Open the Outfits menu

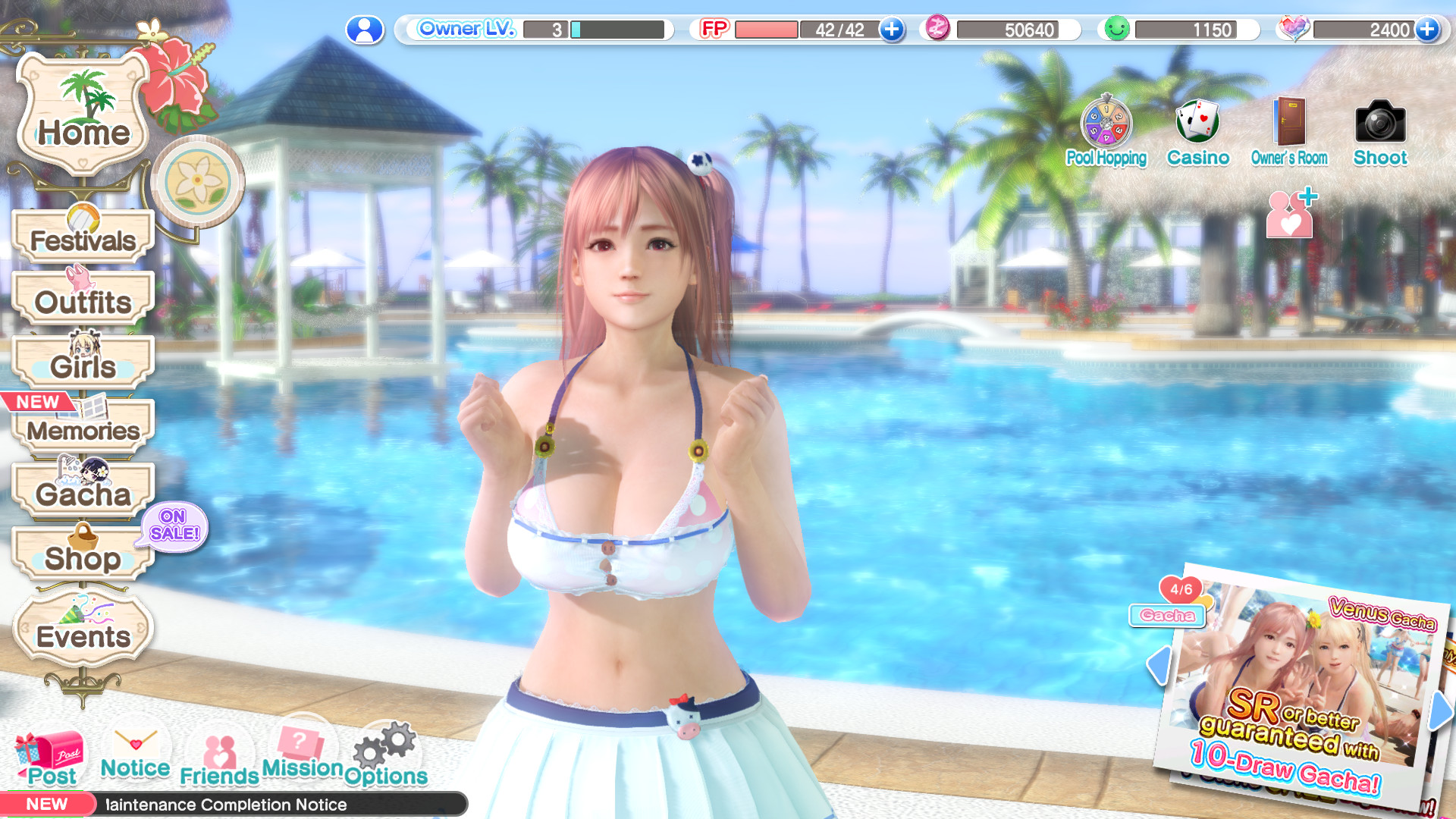(x=83, y=301)
